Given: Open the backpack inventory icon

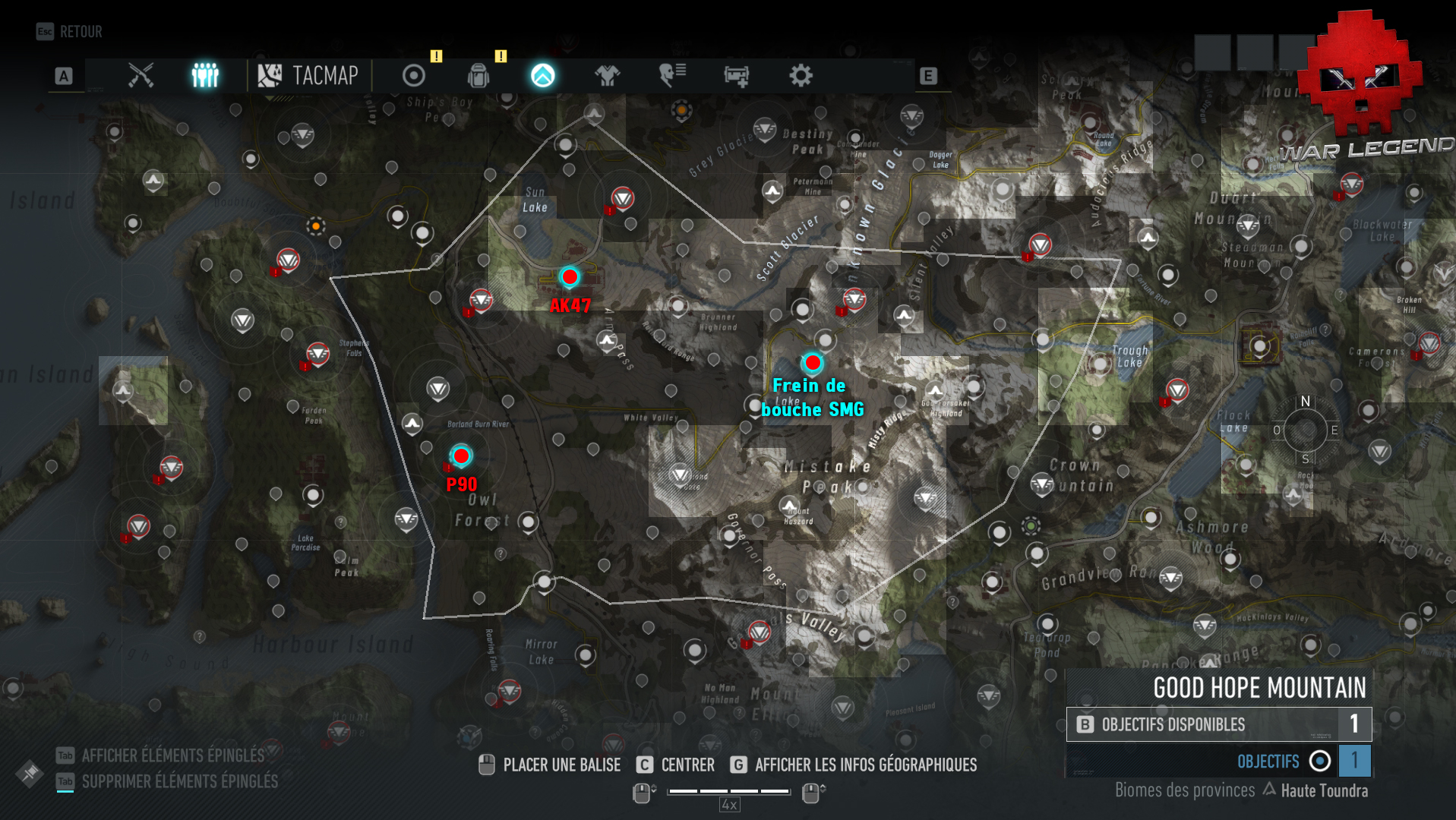Looking at the screenshot, I should pos(477,76).
